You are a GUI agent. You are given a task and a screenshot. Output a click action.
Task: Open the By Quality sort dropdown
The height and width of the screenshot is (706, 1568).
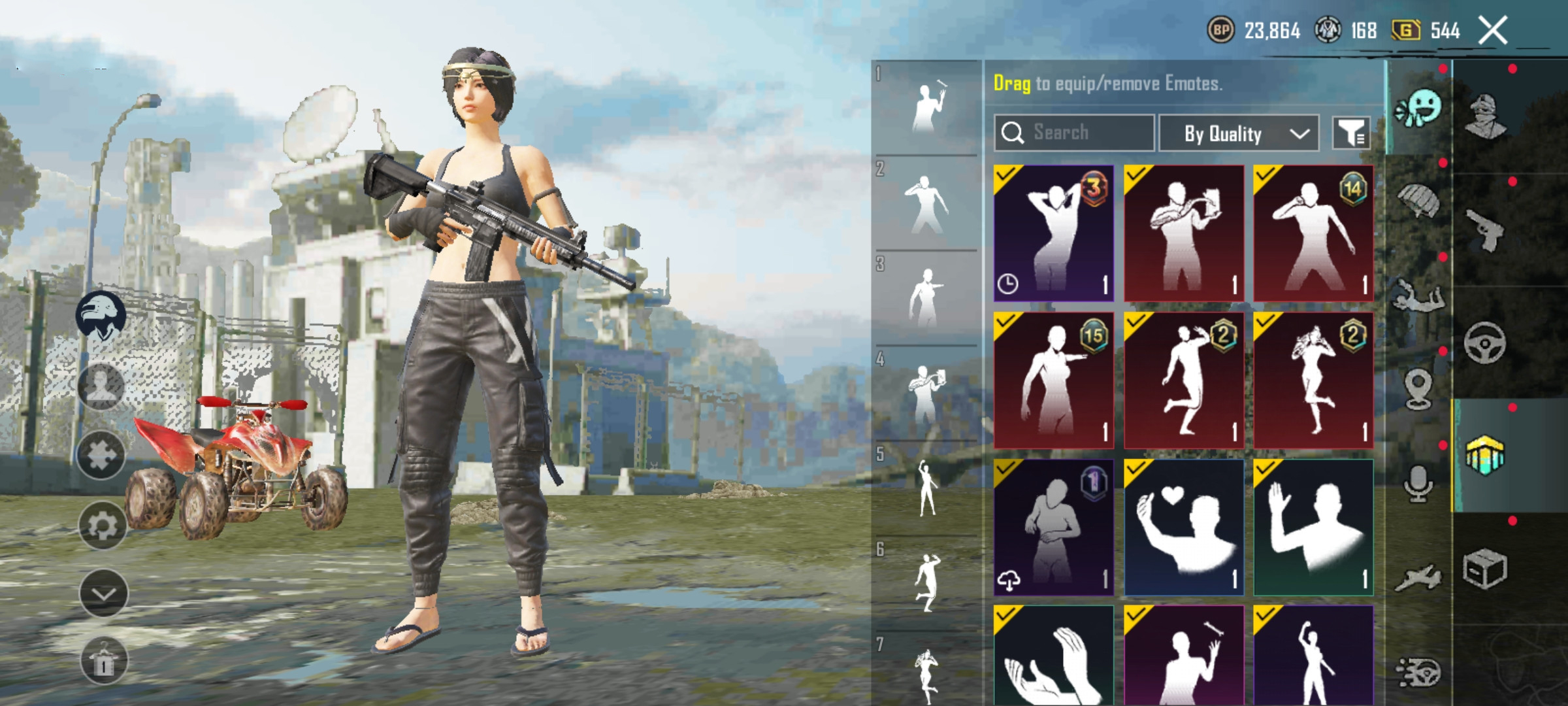point(1238,133)
